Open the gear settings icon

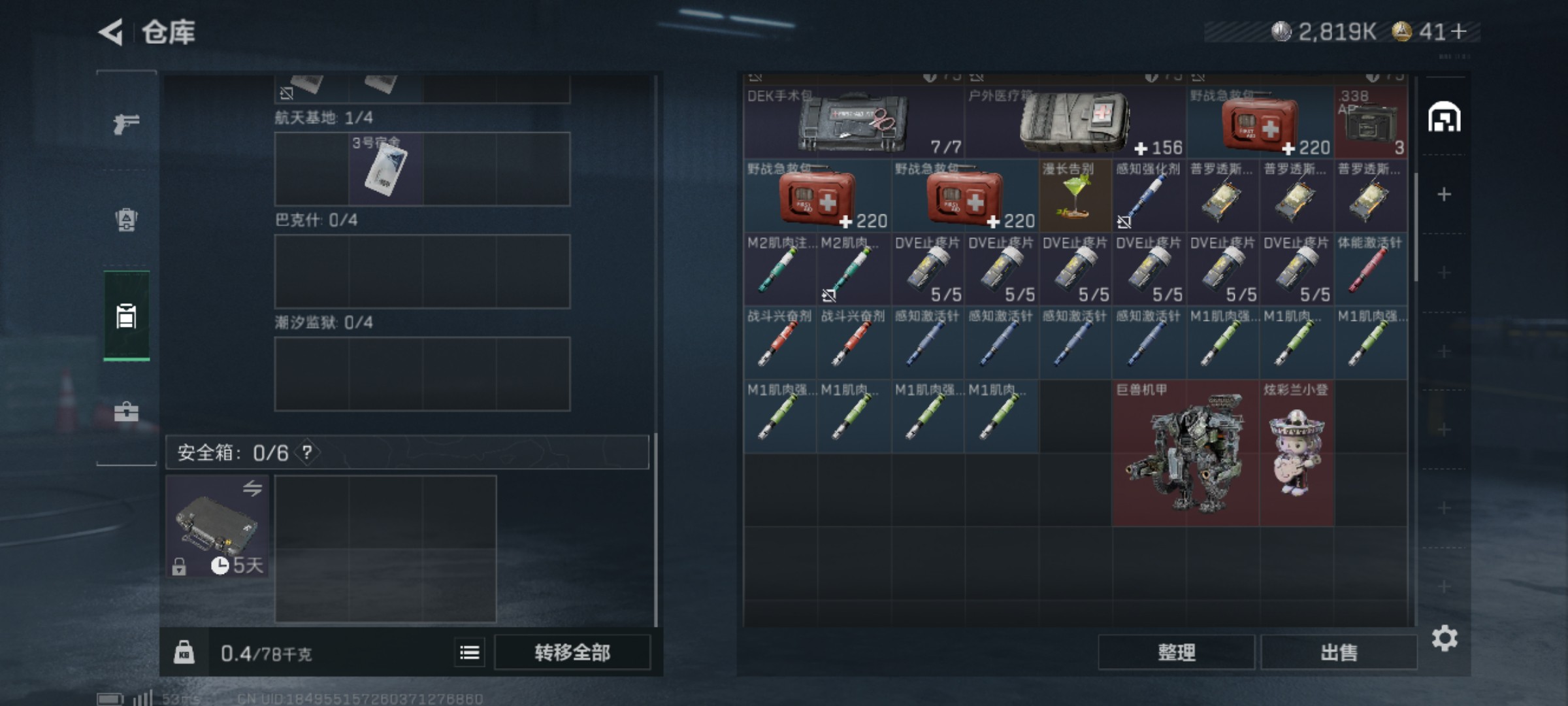coord(1445,638)
